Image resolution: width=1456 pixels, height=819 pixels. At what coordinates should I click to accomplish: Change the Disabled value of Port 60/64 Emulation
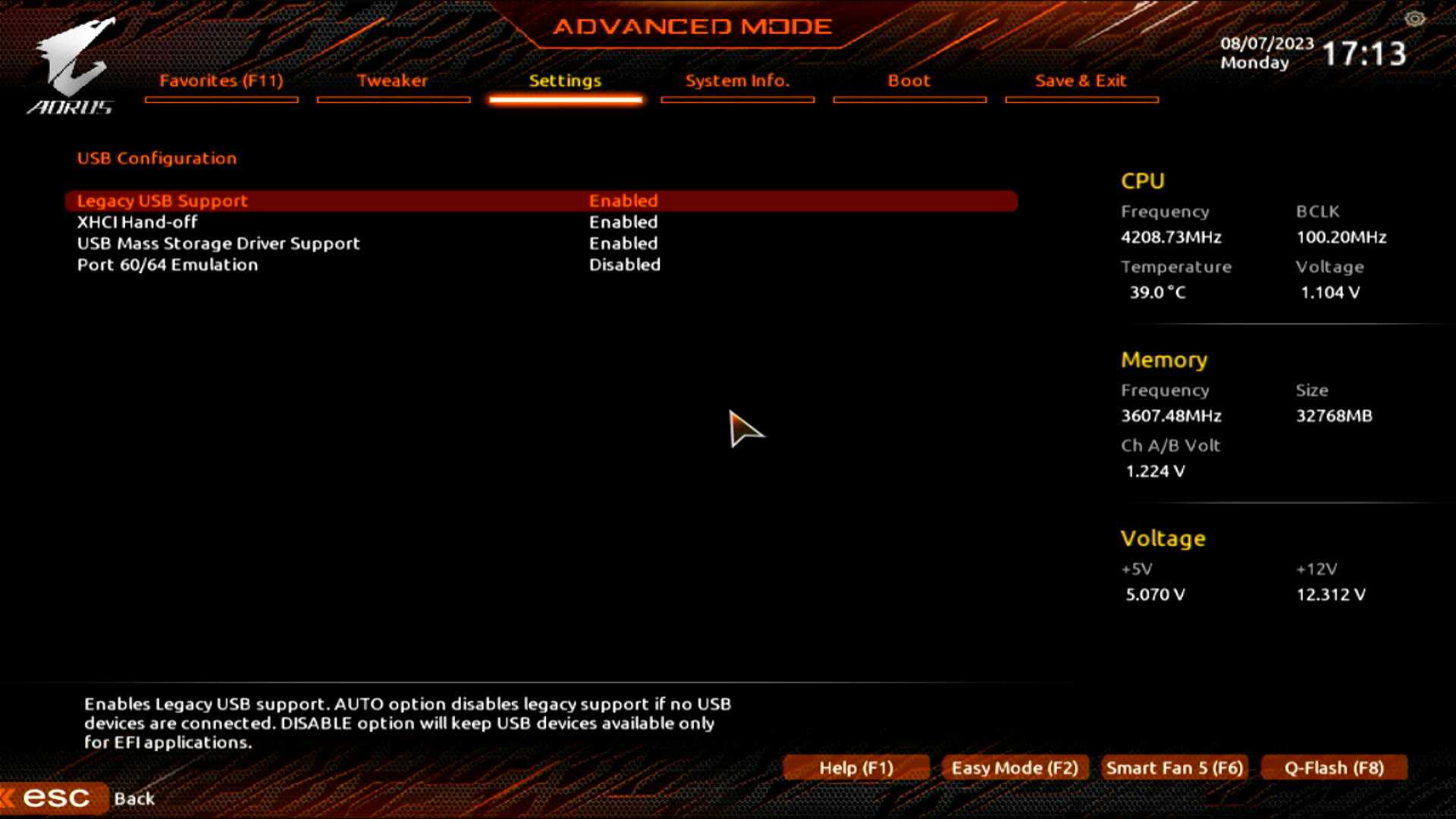click(625, 265)
